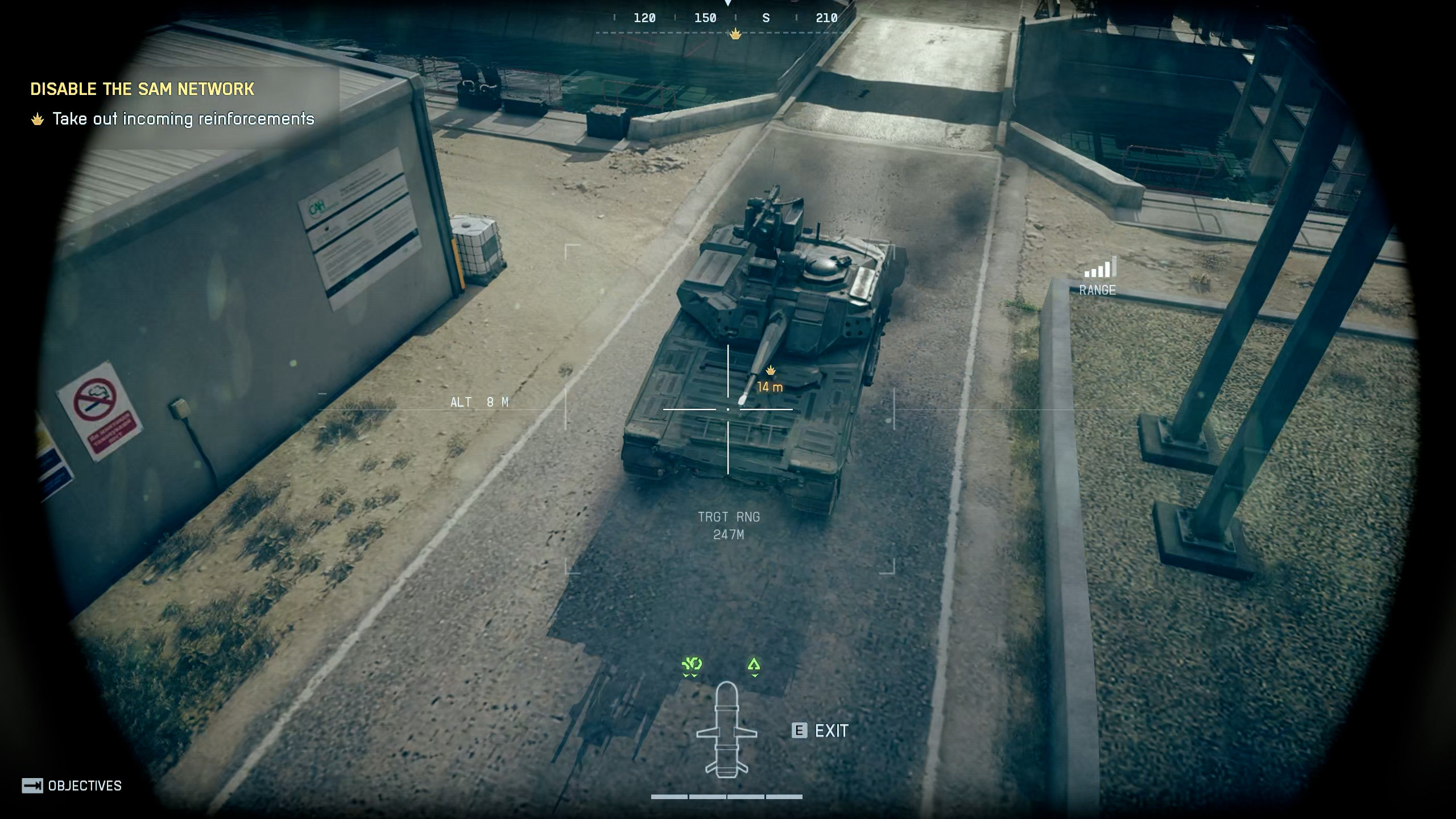Image resolution: width=1456 pixels, height=819 pixels.
Task: Open the Objectives list
Action: pos(72,785)
